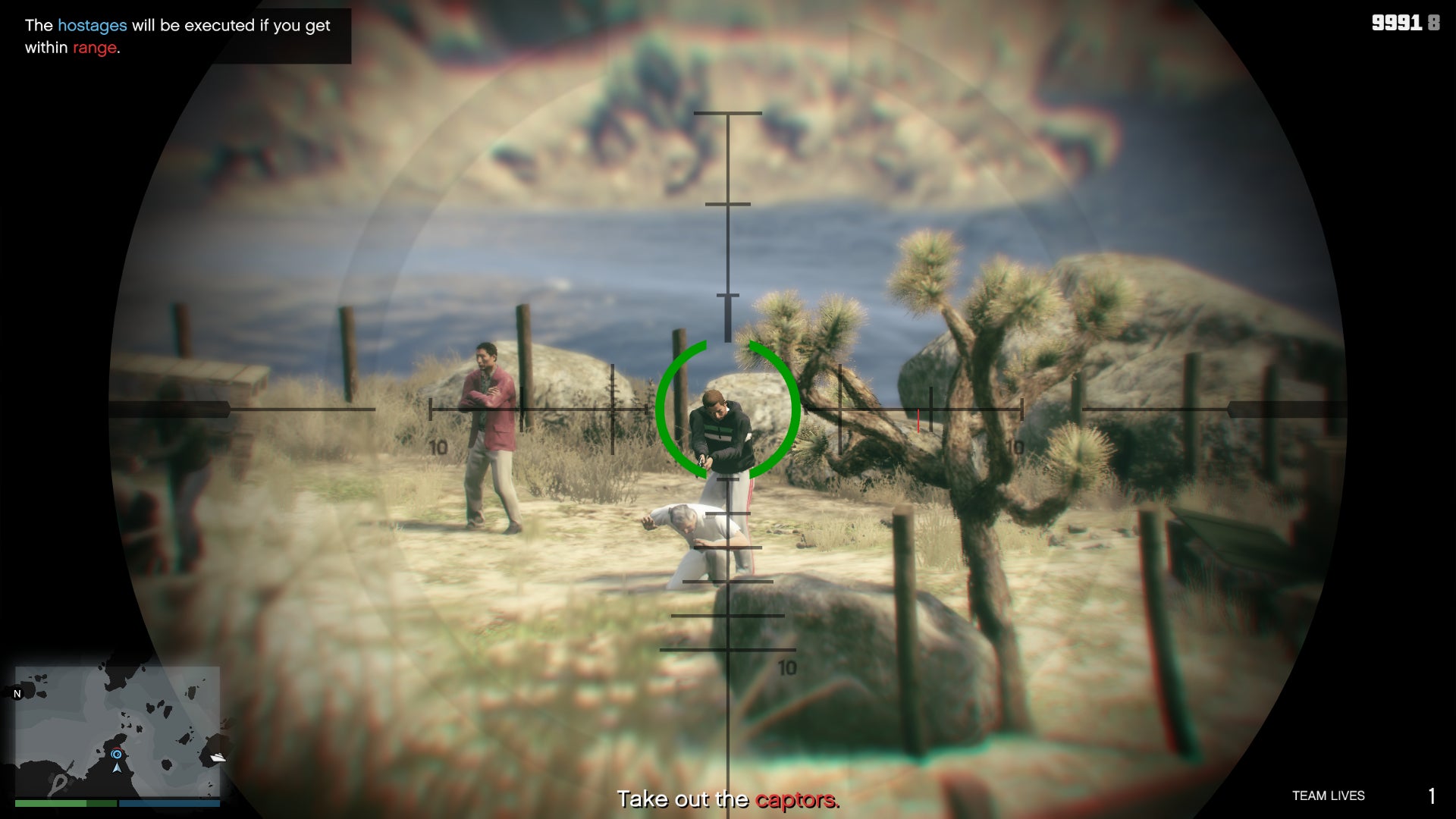This screenshot has width=1456, height=819.
Task: Click the blue armor bar under the minimap
Action: pyautogui.click(x=168, y=802)
